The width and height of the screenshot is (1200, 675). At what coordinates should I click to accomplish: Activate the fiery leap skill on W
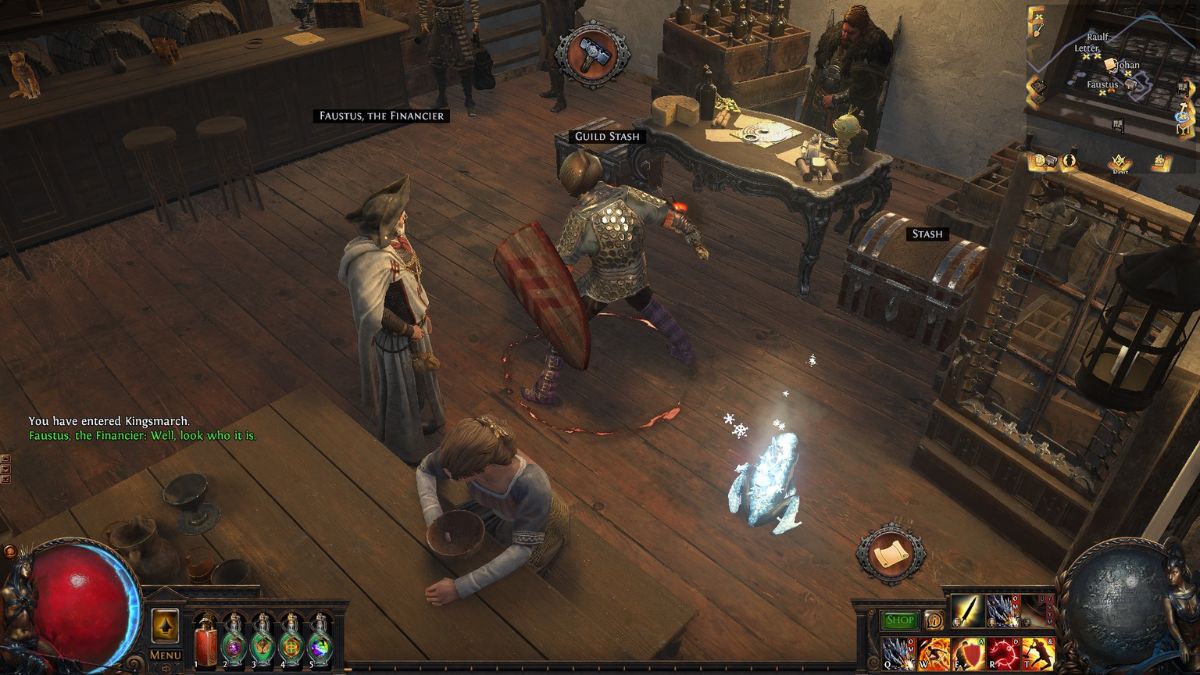(x=933, y=653)
